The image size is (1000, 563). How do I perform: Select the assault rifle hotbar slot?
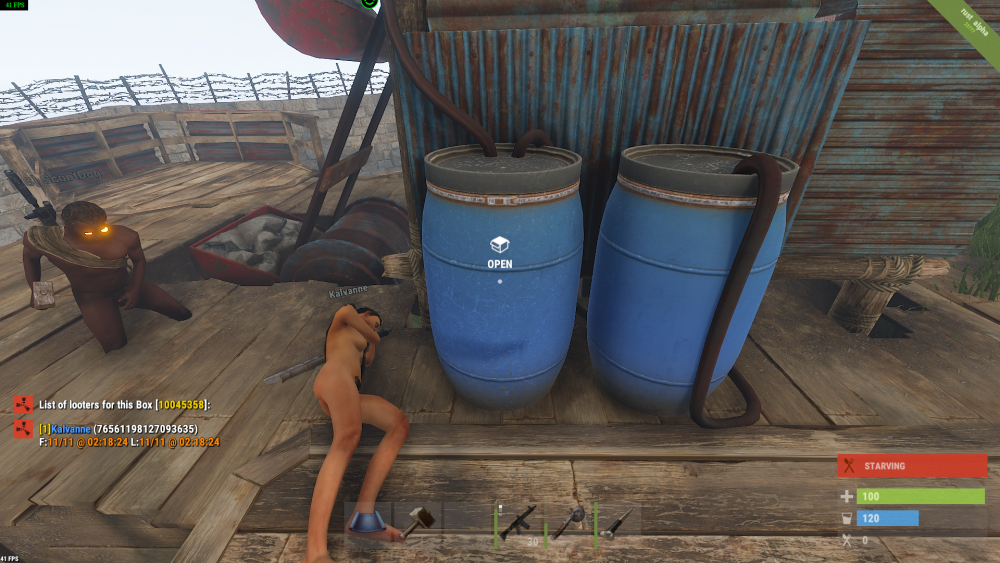click(520, 521)
